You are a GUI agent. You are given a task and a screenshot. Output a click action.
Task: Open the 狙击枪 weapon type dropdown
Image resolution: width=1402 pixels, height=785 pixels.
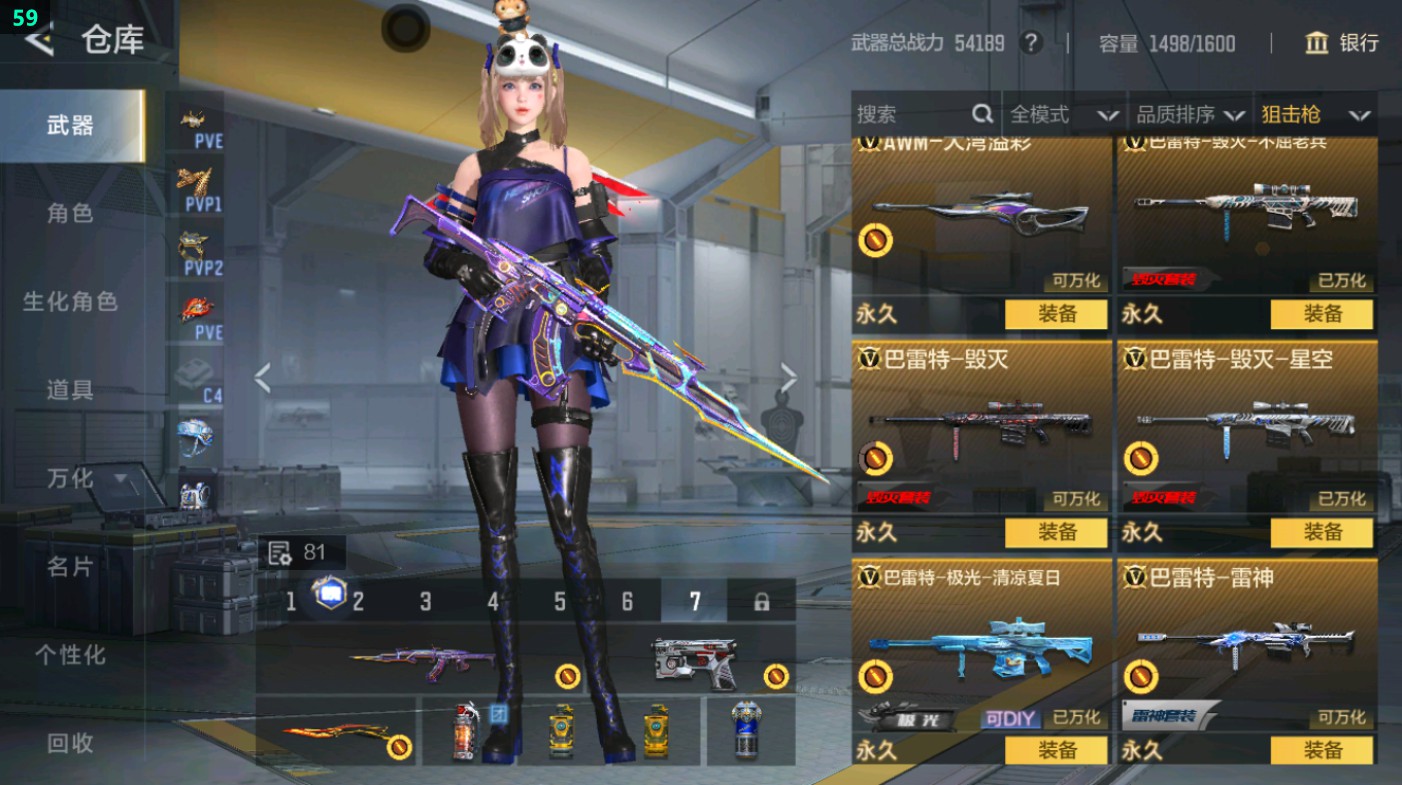(x=1315, y=115)
